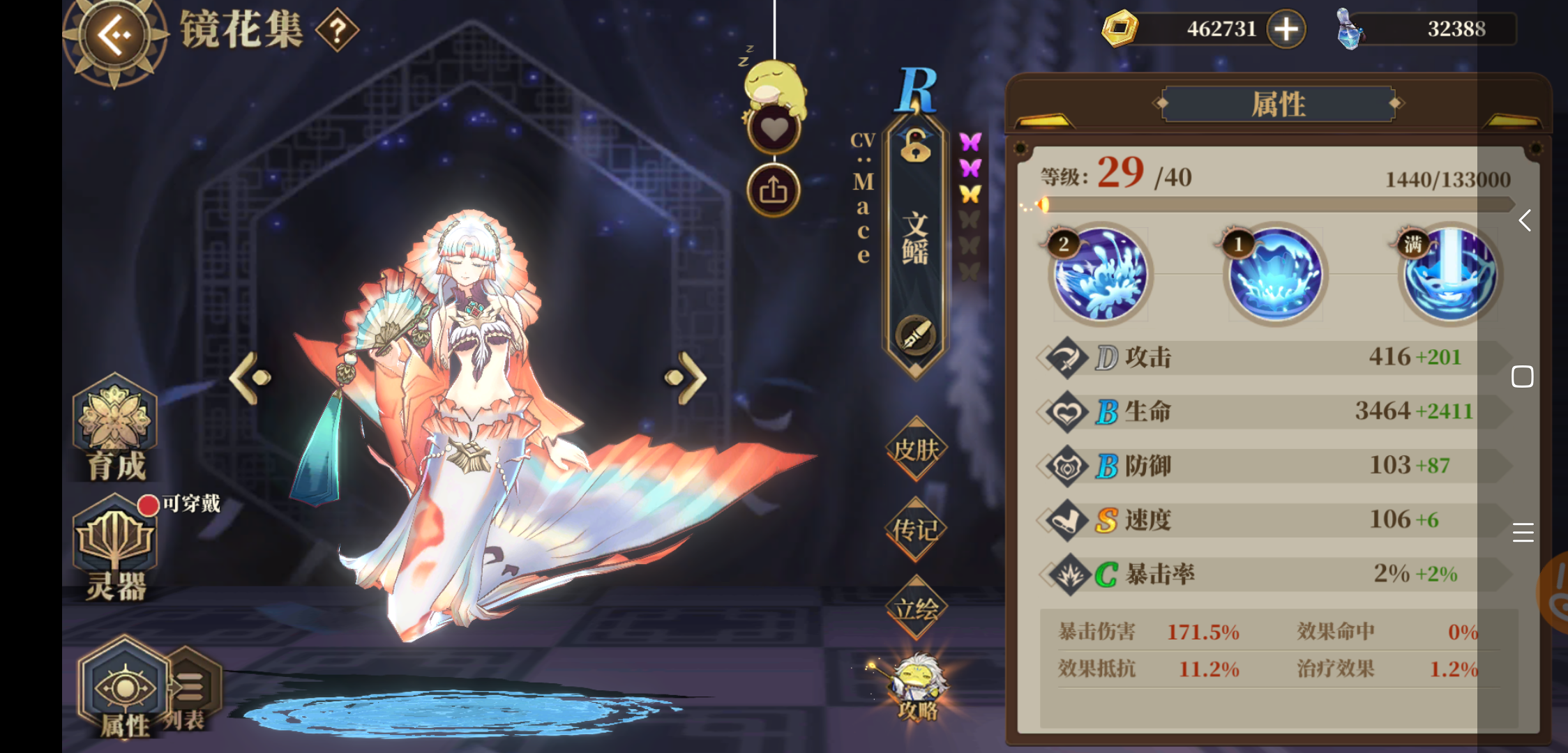Select the first water splash skill icon

1100,275
